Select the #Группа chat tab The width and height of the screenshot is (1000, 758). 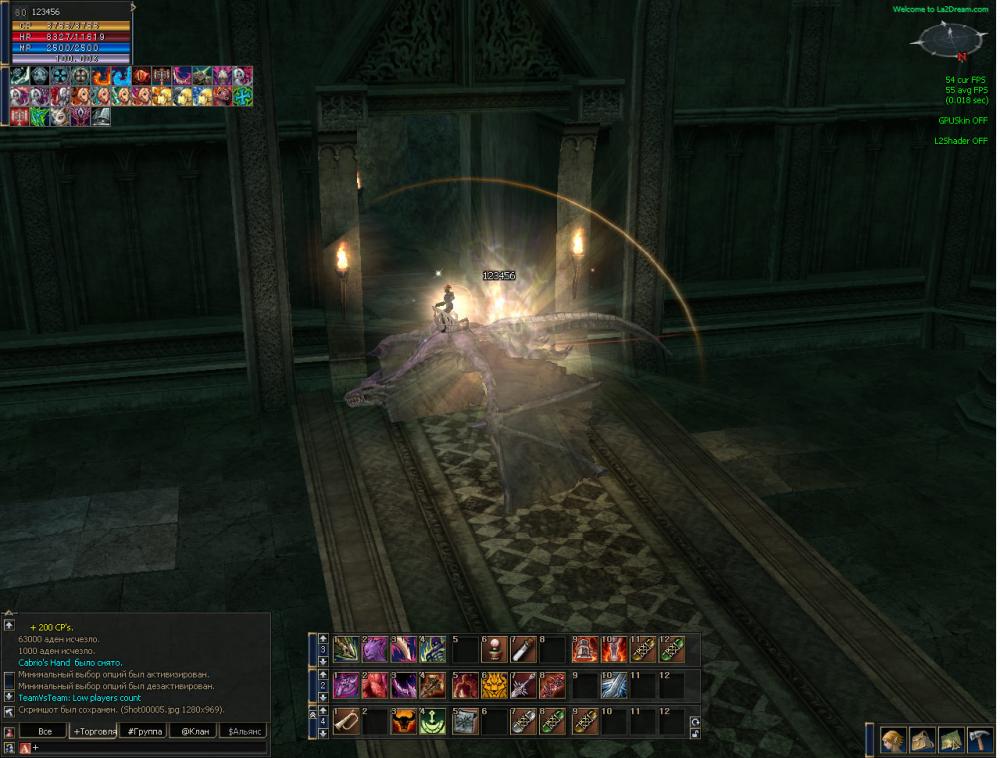[x=143, y=732]
